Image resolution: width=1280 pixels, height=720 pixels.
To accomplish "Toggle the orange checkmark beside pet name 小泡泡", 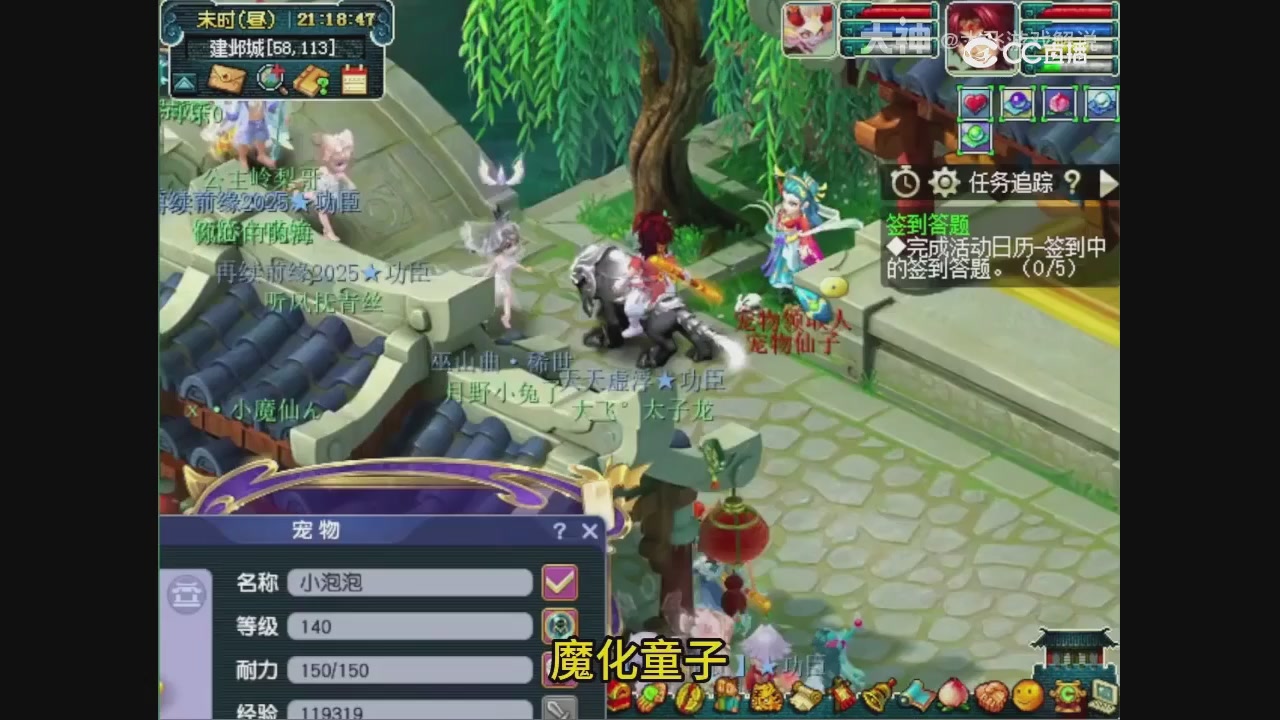I will tap(559, 580).
